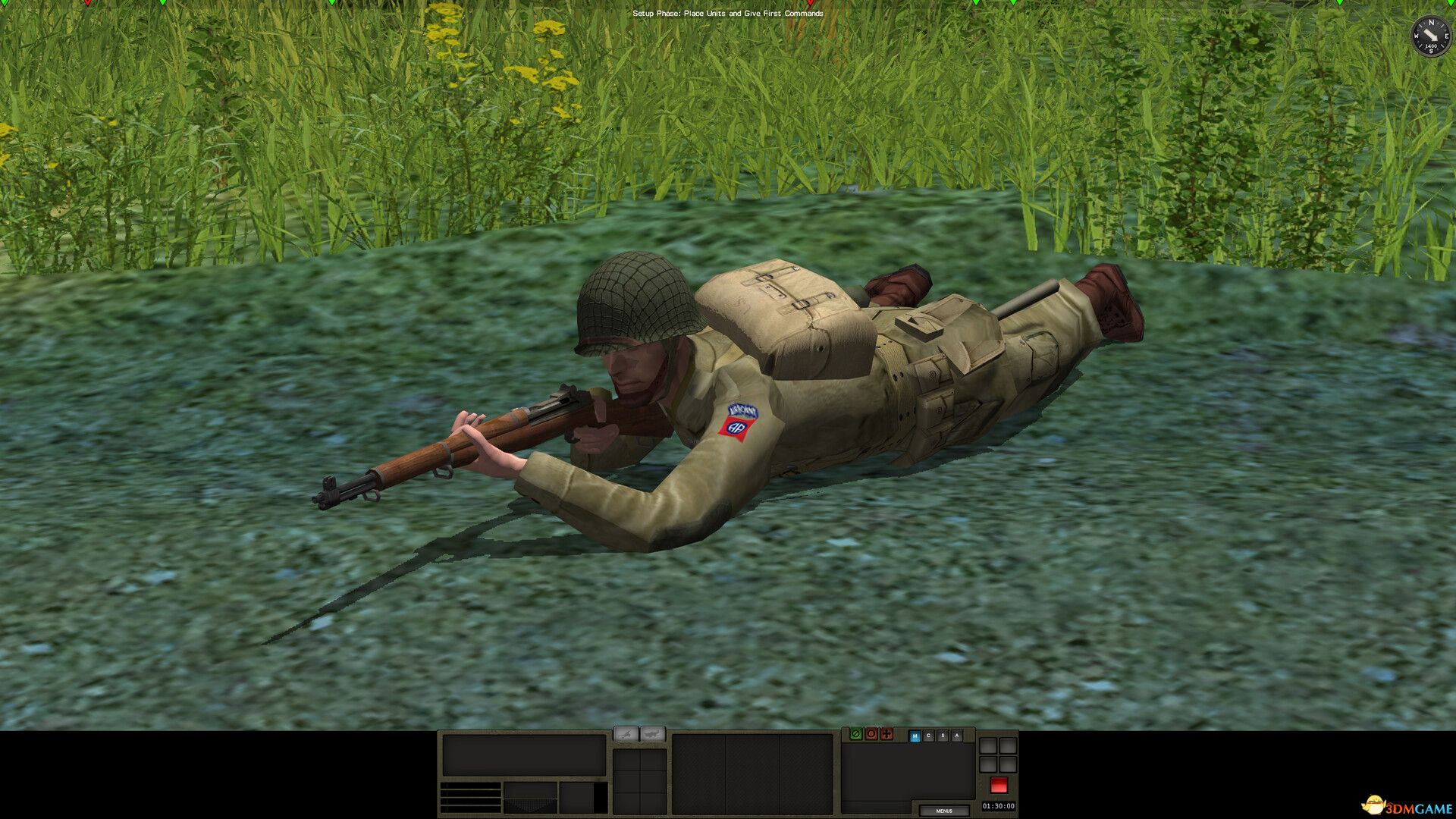Click the red cross command icon

[887, 735]
